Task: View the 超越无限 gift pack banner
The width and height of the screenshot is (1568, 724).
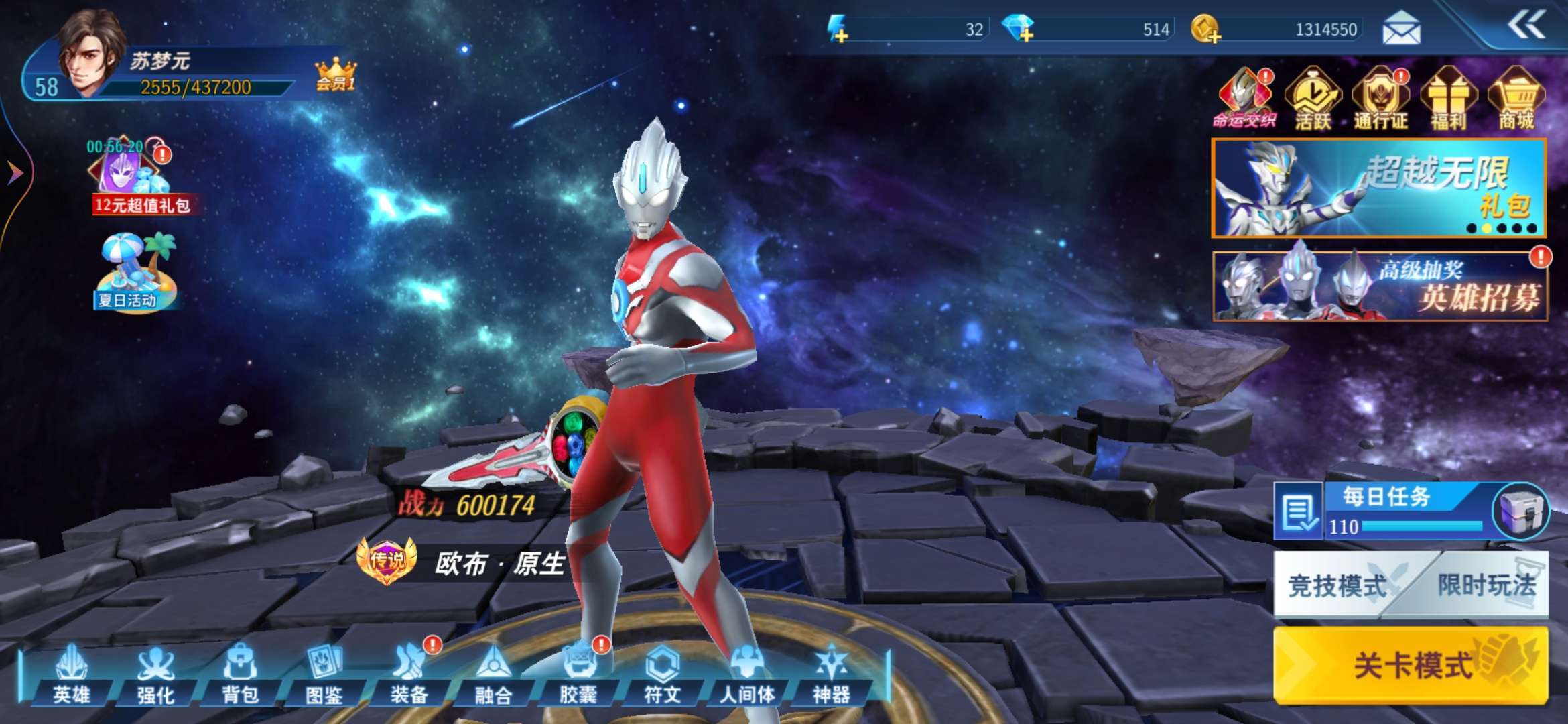Action: 1378,188
